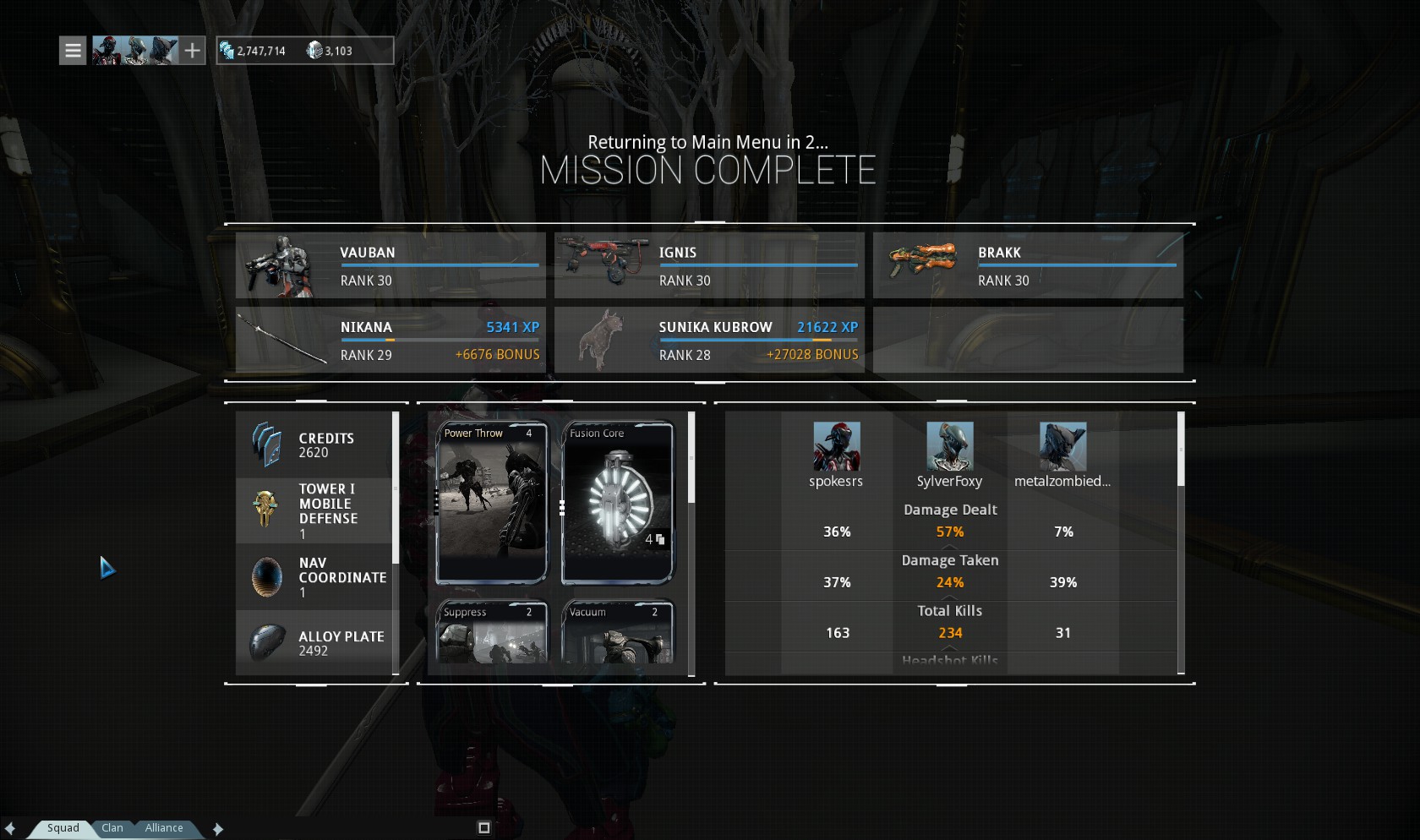Select the Sunika Kubrow XP panel
This screenshot has height=840, width=1420.
coord(709,340)
